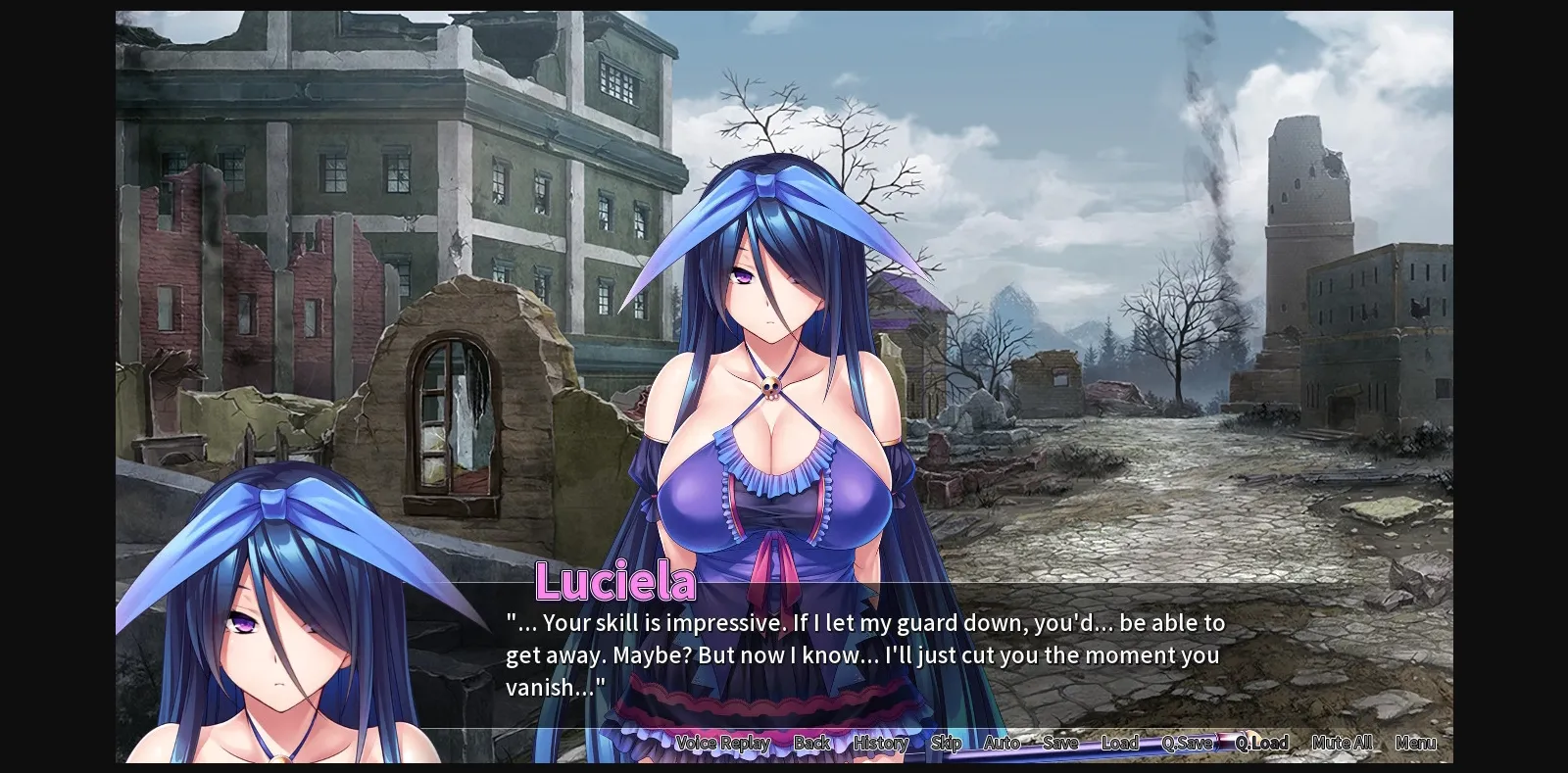Go Back to the previous dialogue line

coord(811,744)
